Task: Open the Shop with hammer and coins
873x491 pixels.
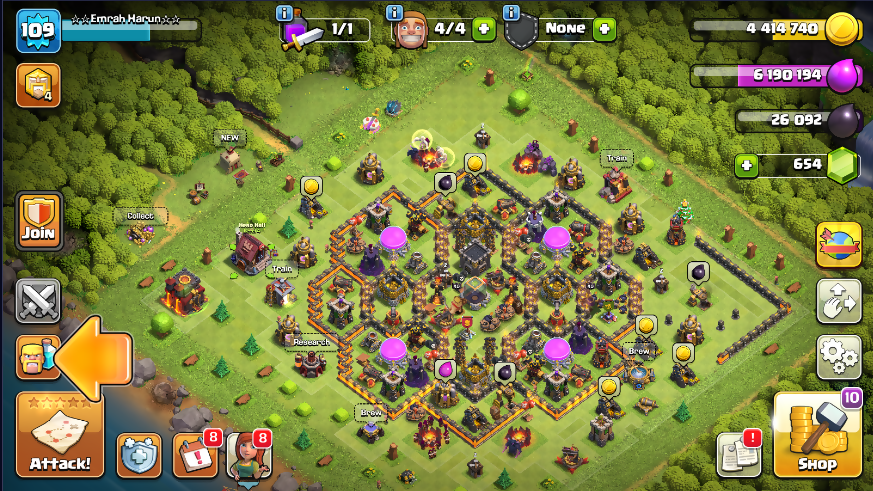Action: 817,435
